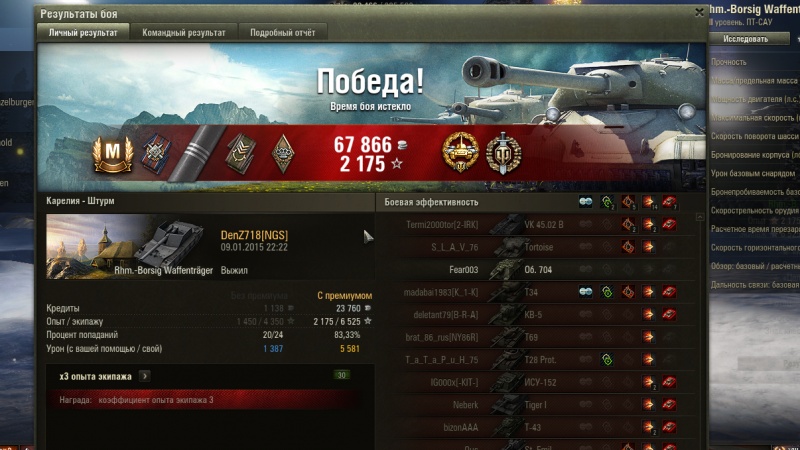
Task: Expand the x3 опыта экипажа arrow
Action: [x=146, y=376]
